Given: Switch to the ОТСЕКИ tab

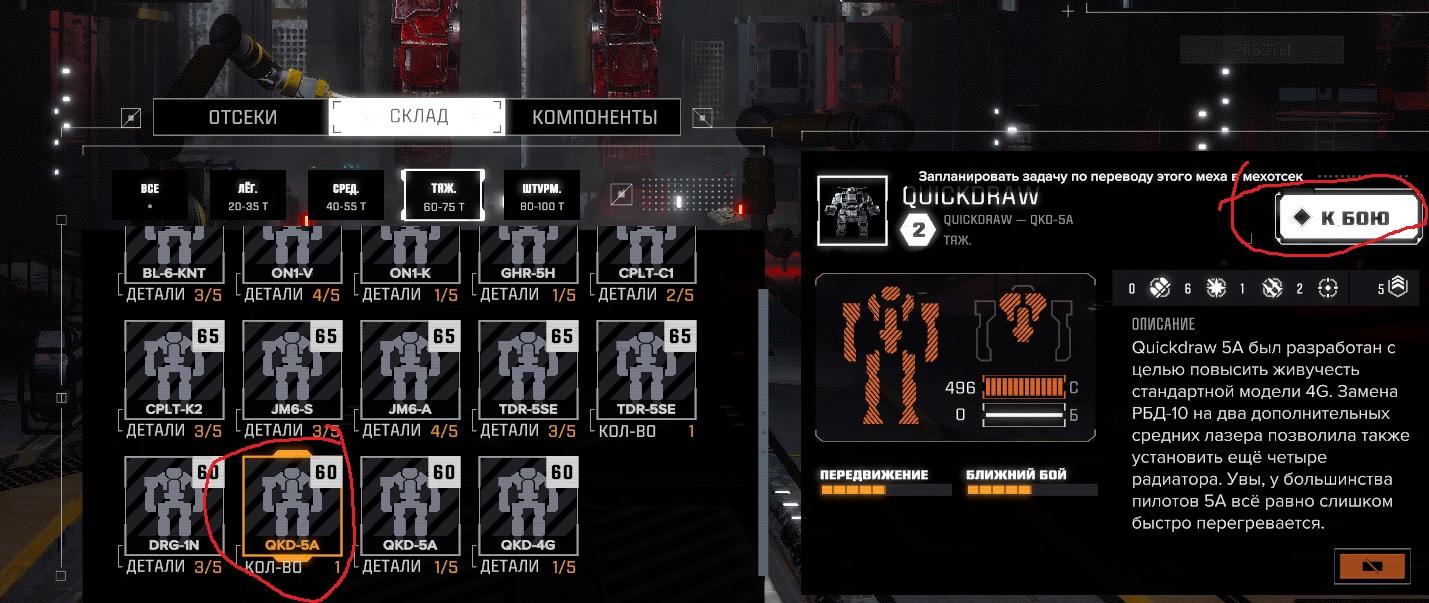Looking at the screenshot, I should pos(242,117).
